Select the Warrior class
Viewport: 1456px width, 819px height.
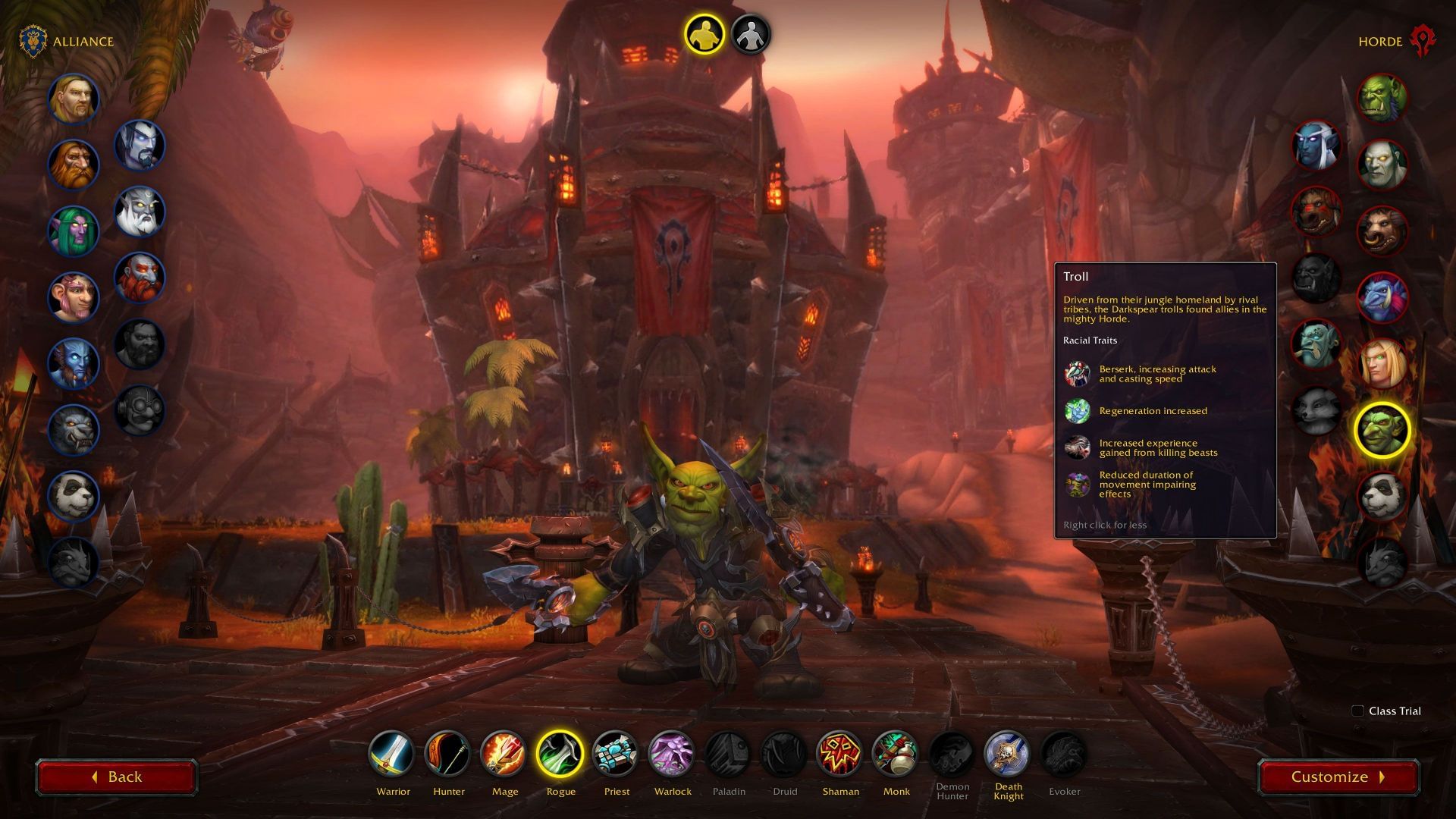tap(393, 755)
